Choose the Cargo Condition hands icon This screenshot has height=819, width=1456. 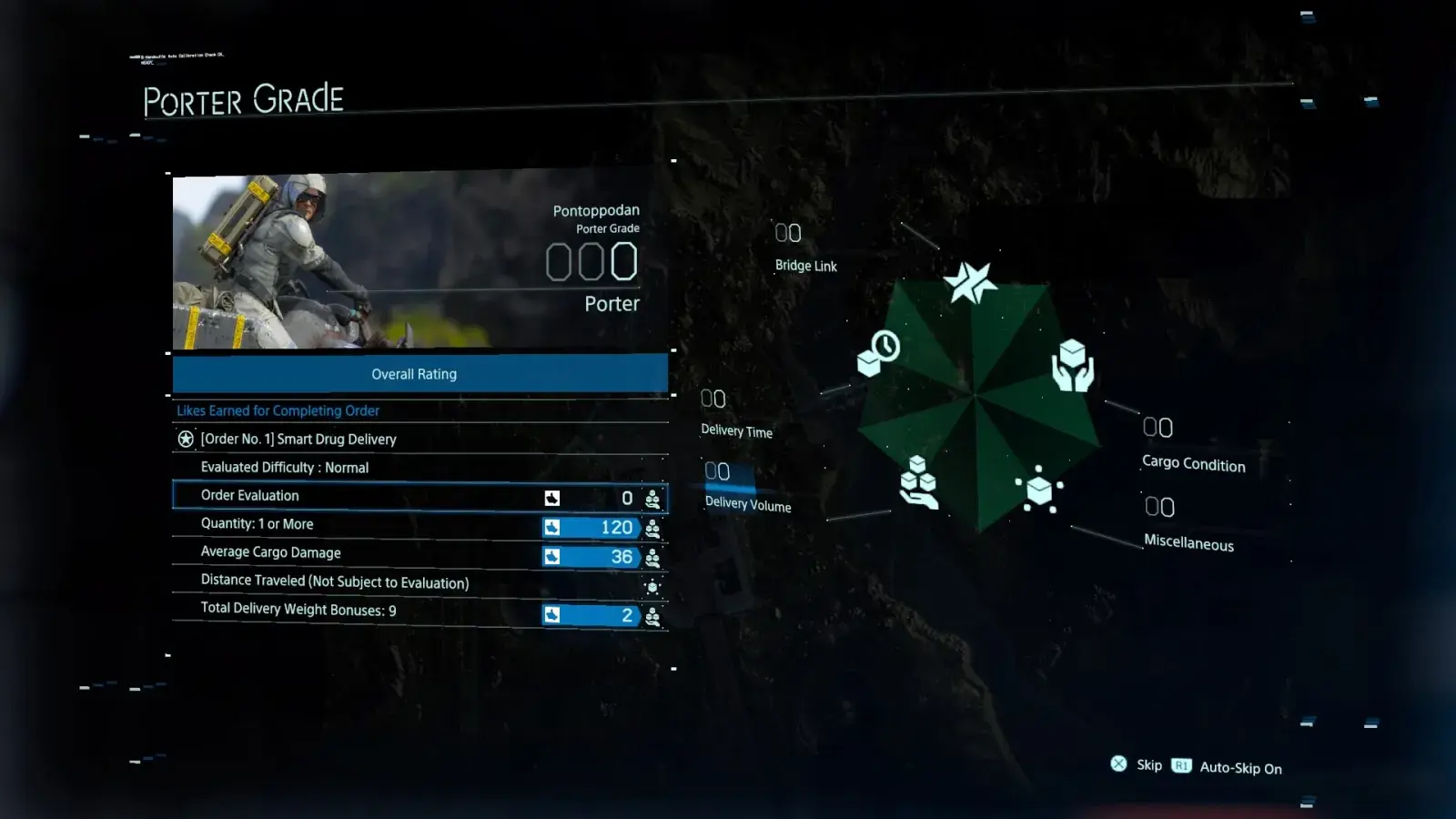tap(1073, 366)
